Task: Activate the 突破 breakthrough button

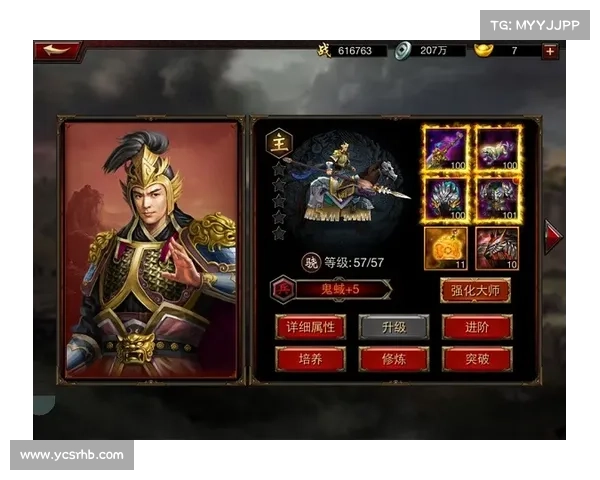Action: click(x=476, y=358)
